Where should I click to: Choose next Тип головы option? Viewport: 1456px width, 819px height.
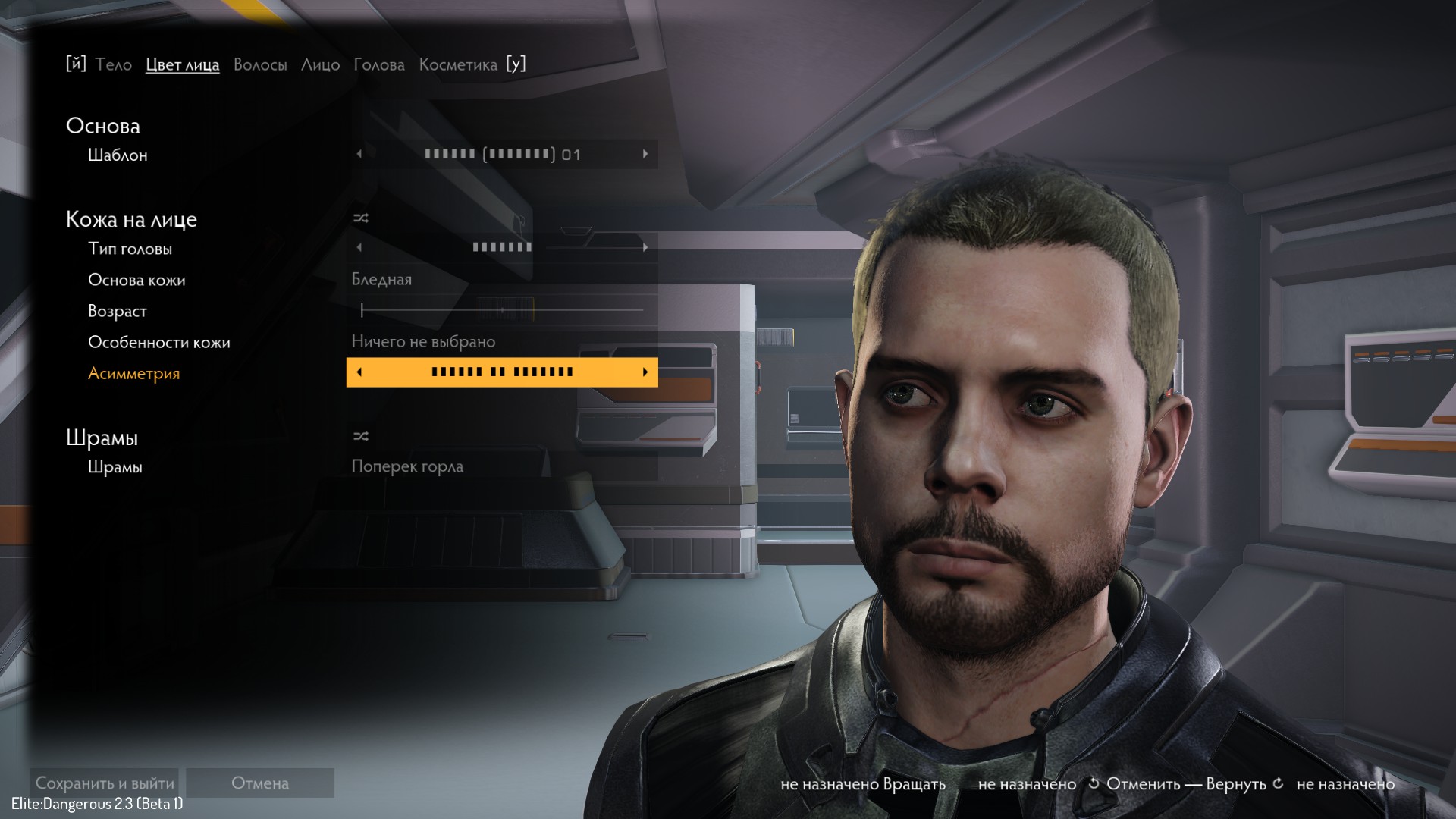coord(645,247)
